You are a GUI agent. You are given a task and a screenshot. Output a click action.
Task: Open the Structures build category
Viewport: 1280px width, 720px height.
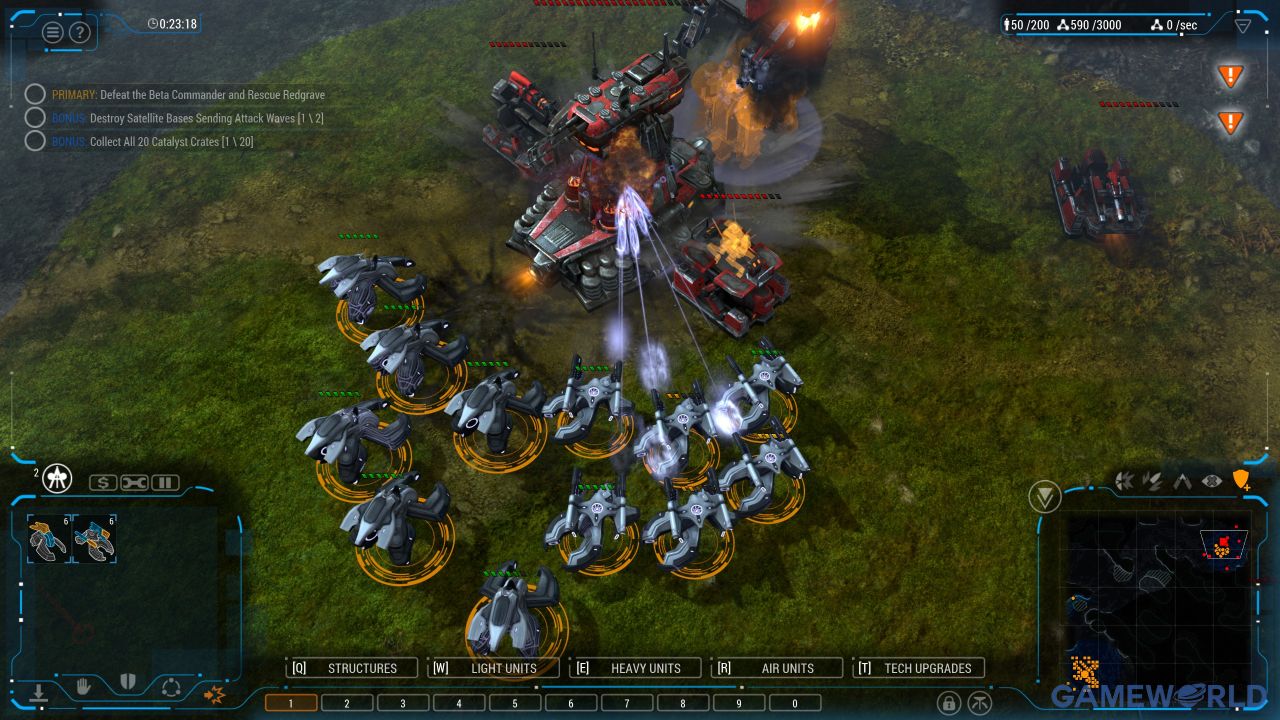click(x=351, y=668)
